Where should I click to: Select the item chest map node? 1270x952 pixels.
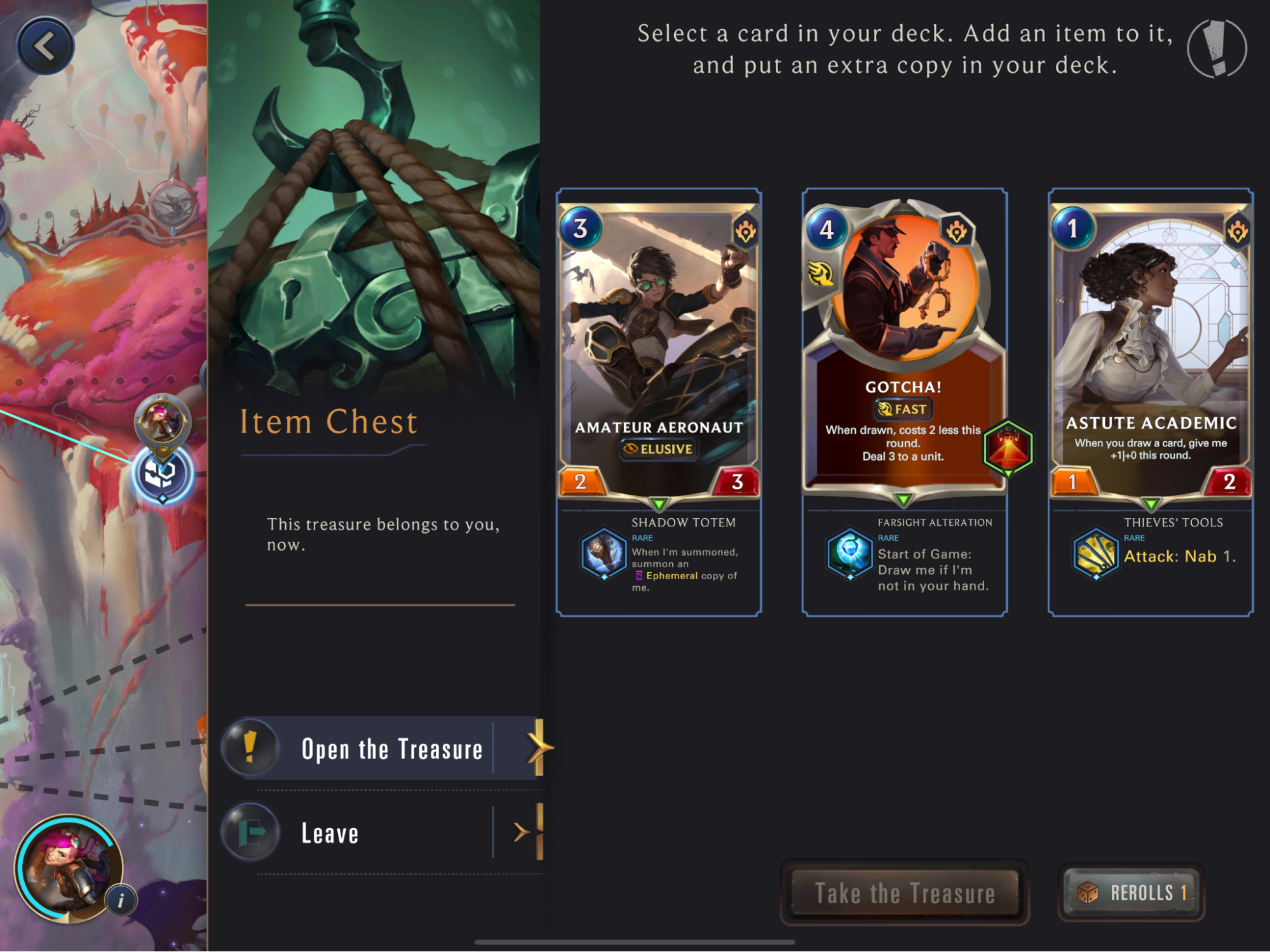coord(162,474)
